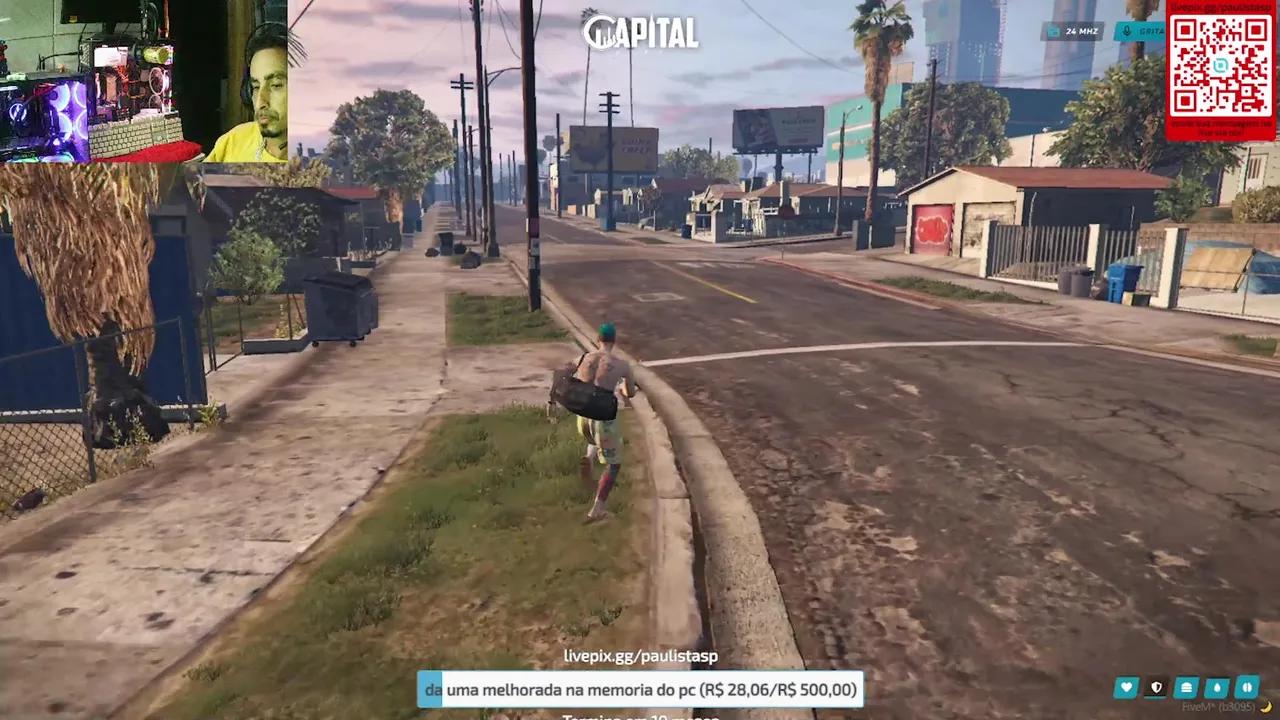Click the thirst water droplet icon
Viewport: 1280px width, 720px height.
click(x=1216, y=687)
